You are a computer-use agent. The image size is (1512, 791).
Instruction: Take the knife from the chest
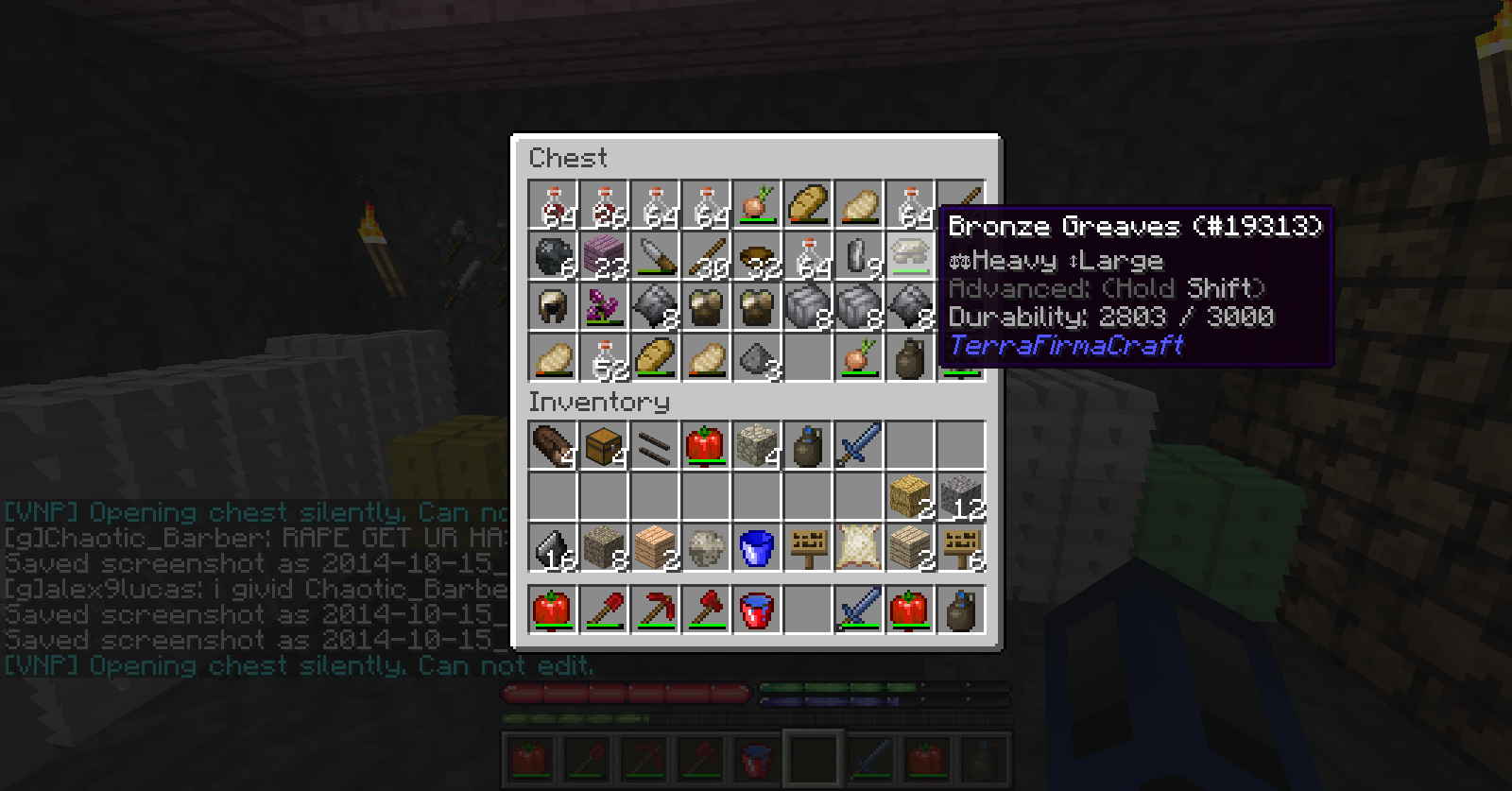[x=655, y=256]
